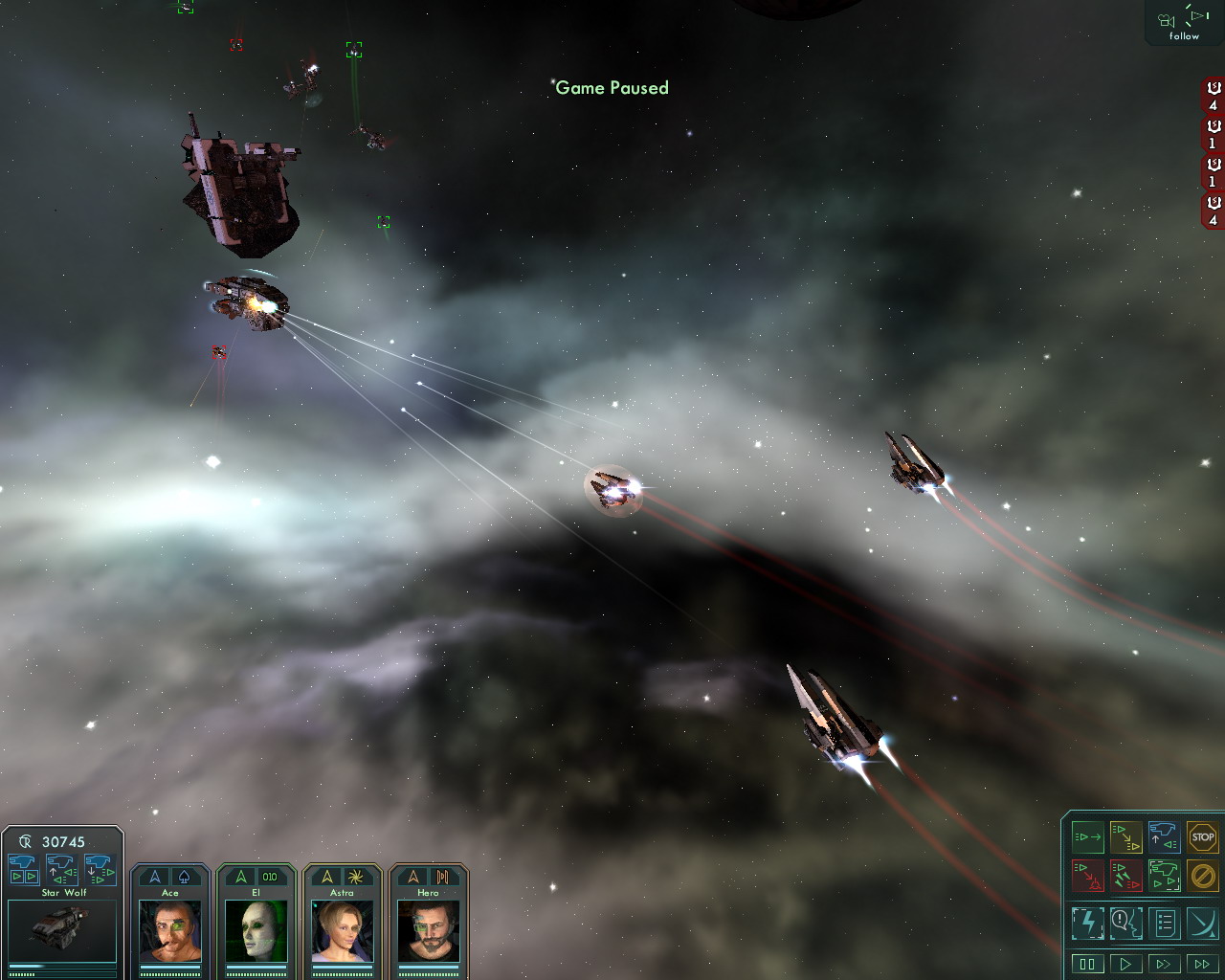Viewport: 1225px width, 980px height.
Task: Resume with the normal play speed button
Action: 1125,964
